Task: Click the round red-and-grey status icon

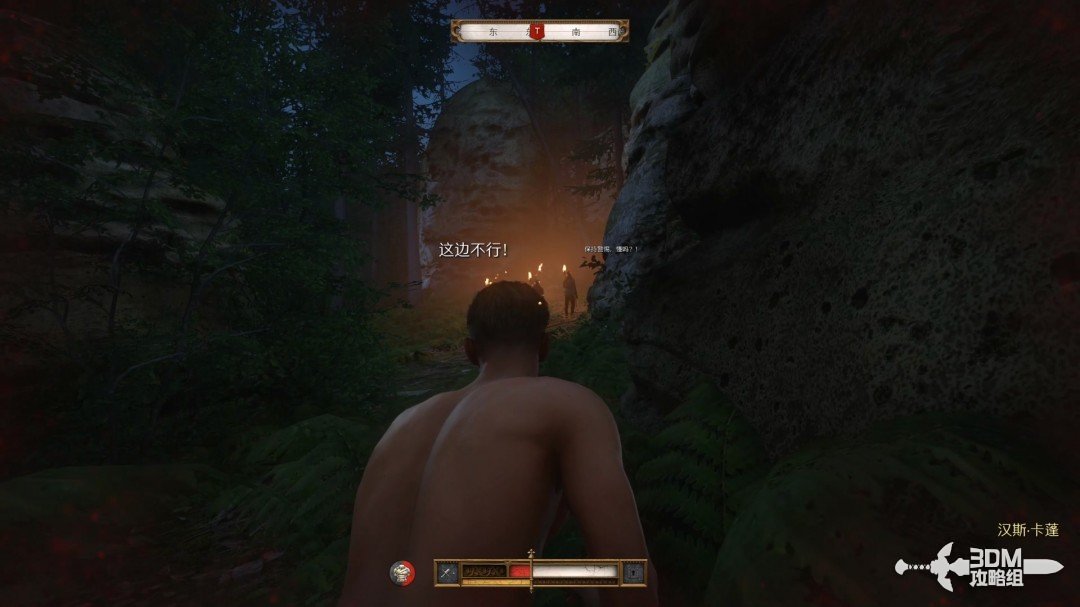Action: pyautogui.click(x=402, y=573)
